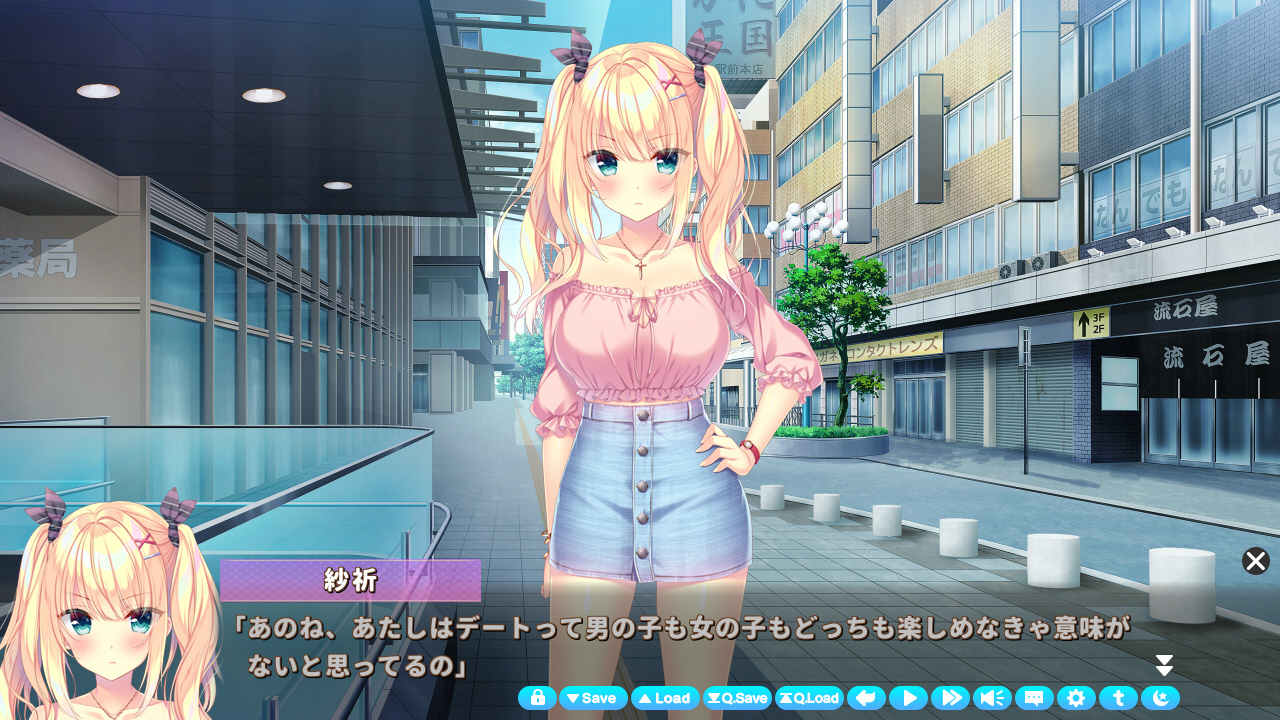Click the "t" icon button
The height and width of the screenshot is (720, 1280).
pyautogui.click(x=1118, y=698)
